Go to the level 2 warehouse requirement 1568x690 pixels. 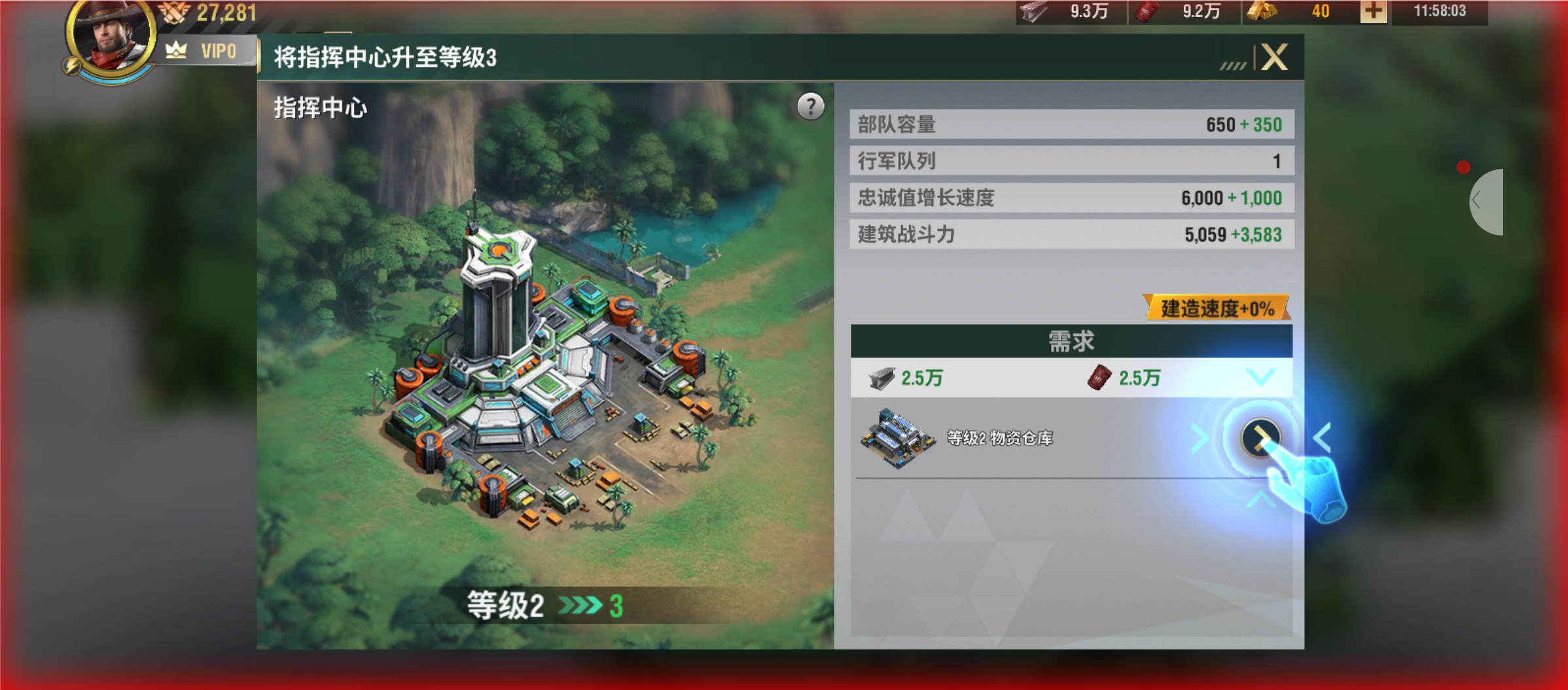coord(1260,437)
